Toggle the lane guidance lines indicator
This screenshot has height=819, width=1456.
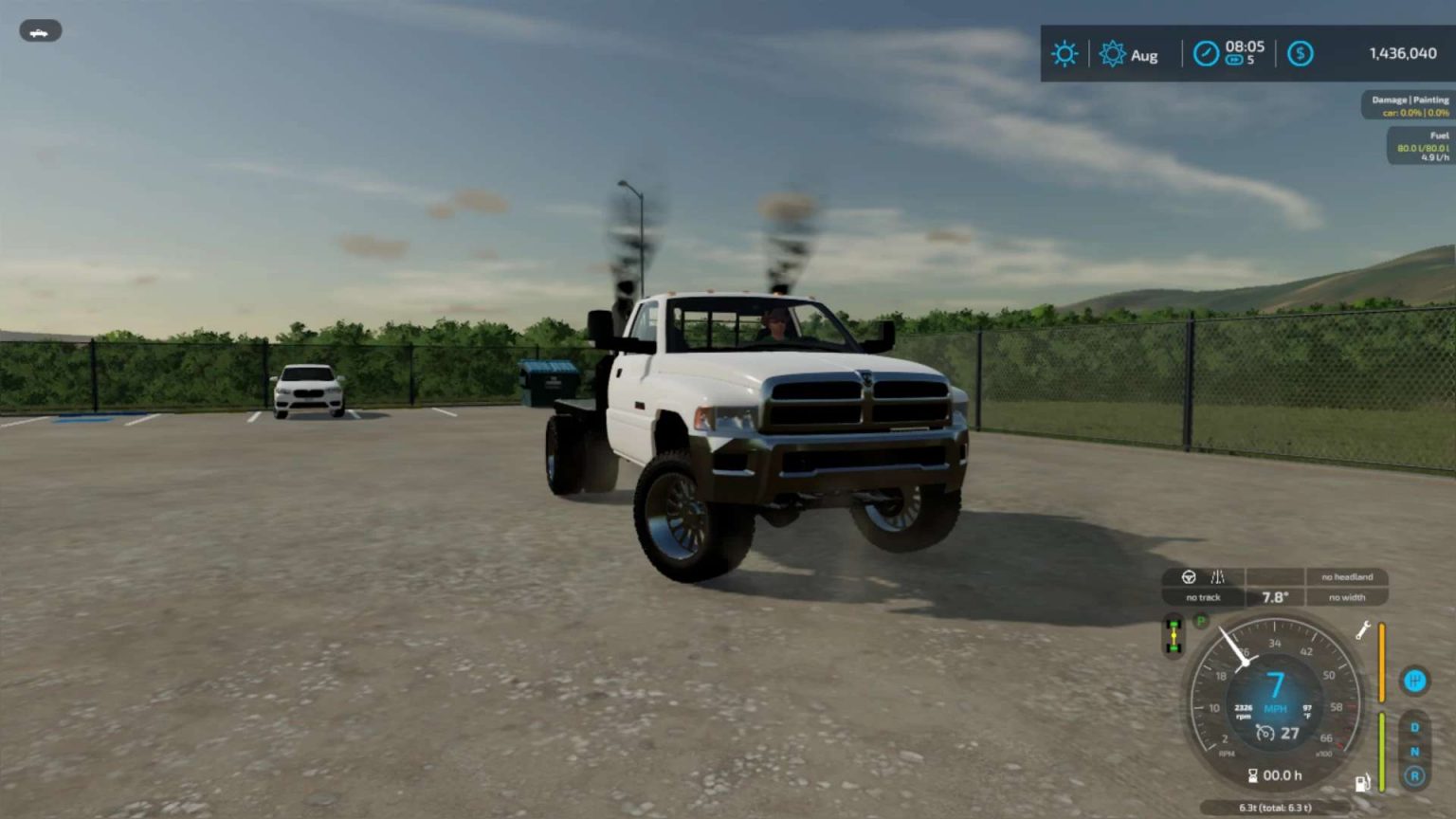1216,577
